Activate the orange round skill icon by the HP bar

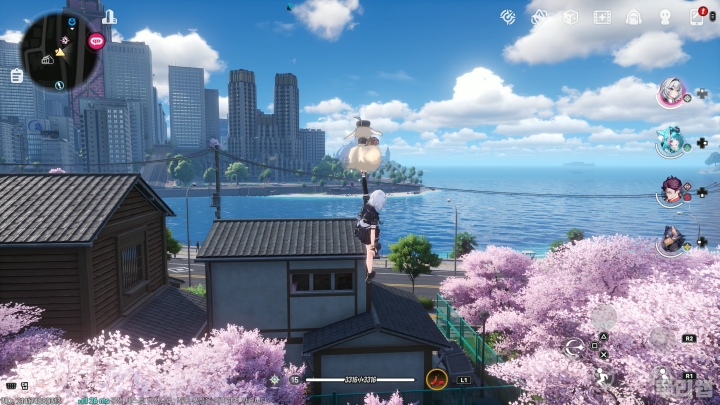[437, 379]
